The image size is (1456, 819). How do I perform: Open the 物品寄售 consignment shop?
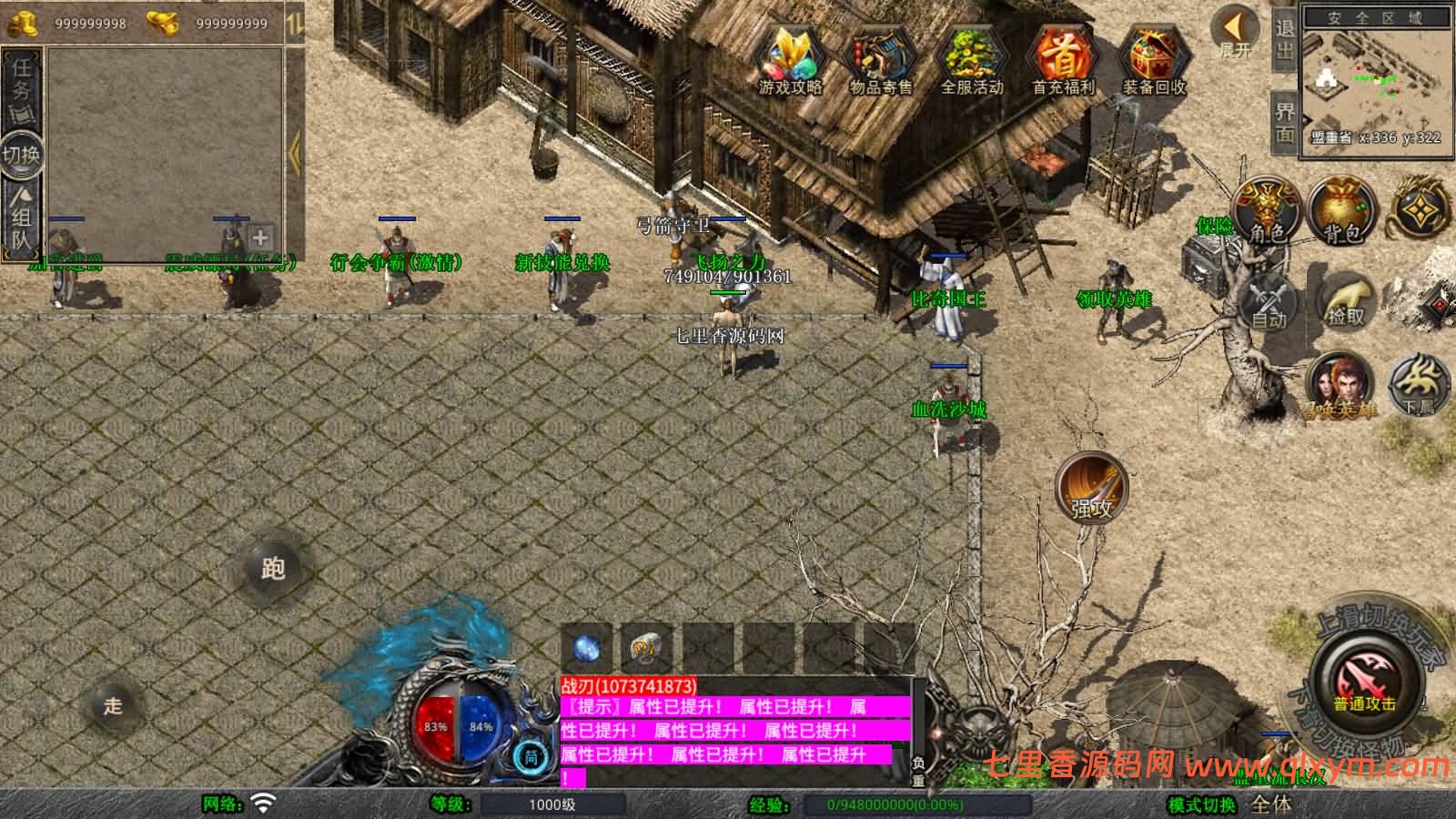point(880,59)
